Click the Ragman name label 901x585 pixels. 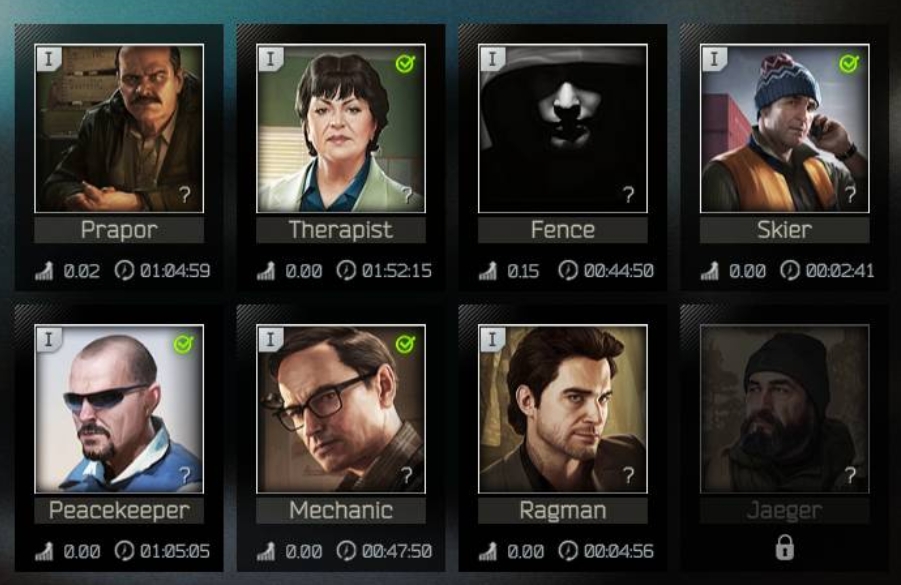pos(562,511)
